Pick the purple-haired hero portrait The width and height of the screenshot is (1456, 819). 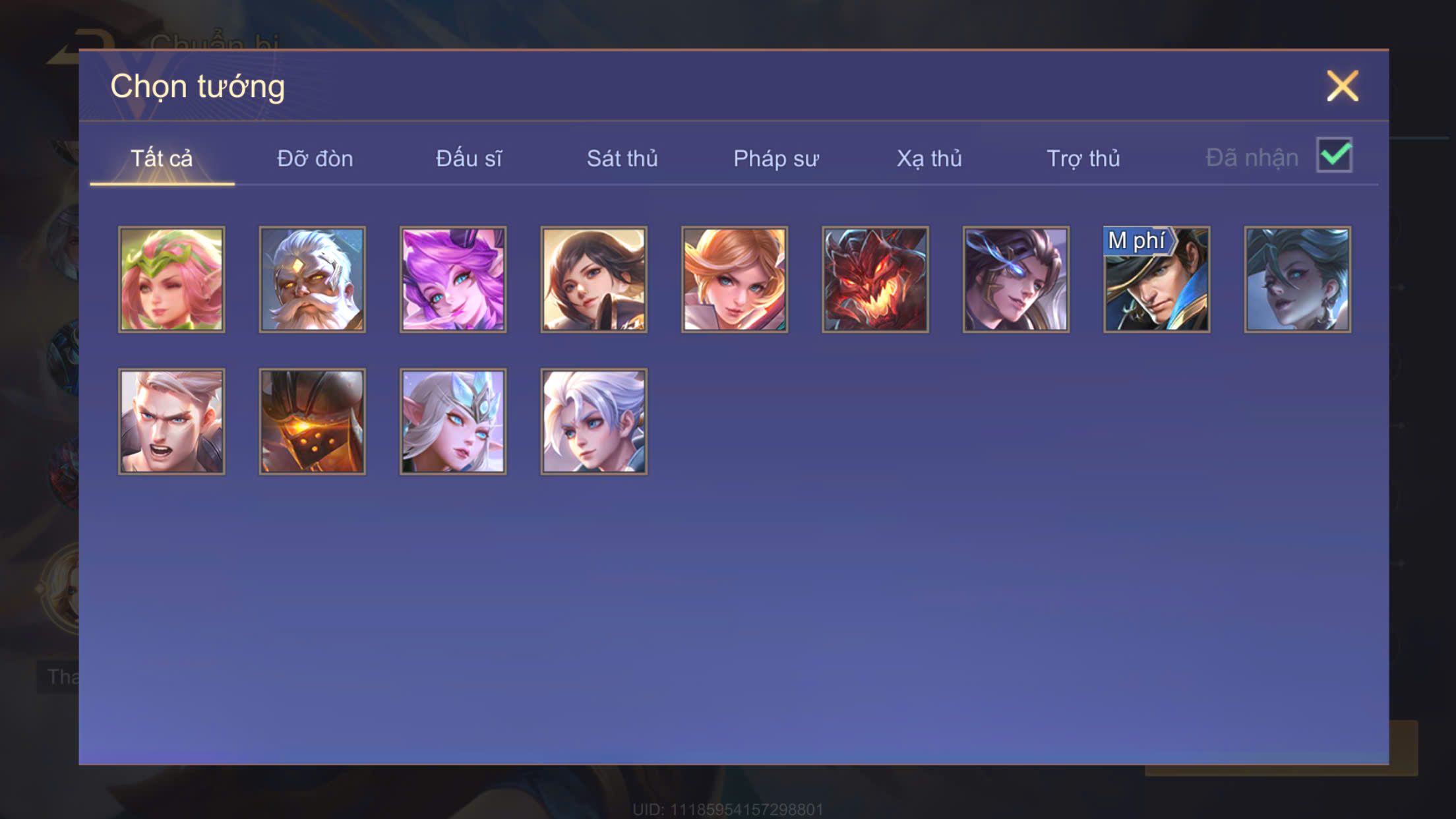[x=453, y=280]
